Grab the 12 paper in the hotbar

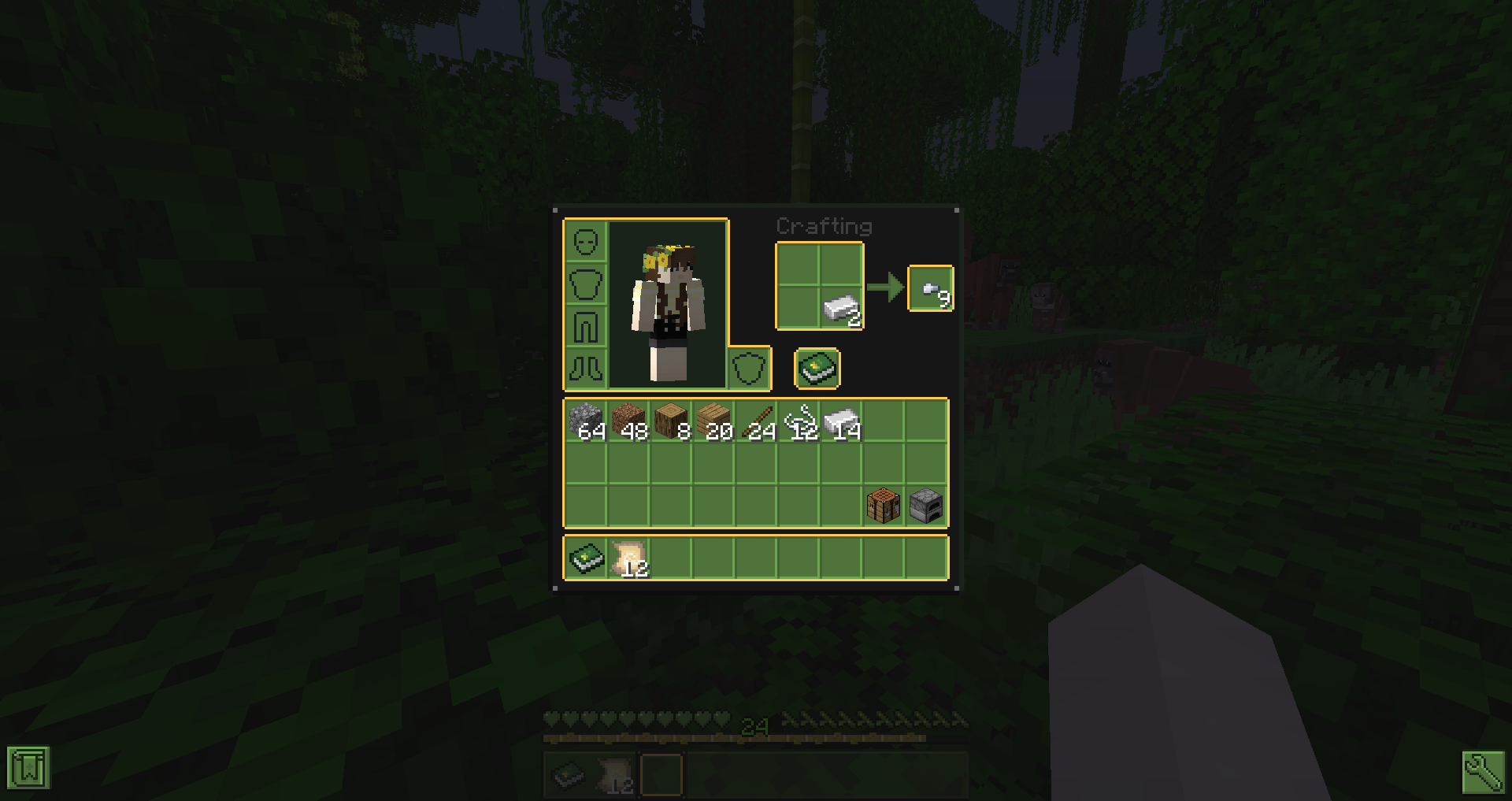pos(628,557)
